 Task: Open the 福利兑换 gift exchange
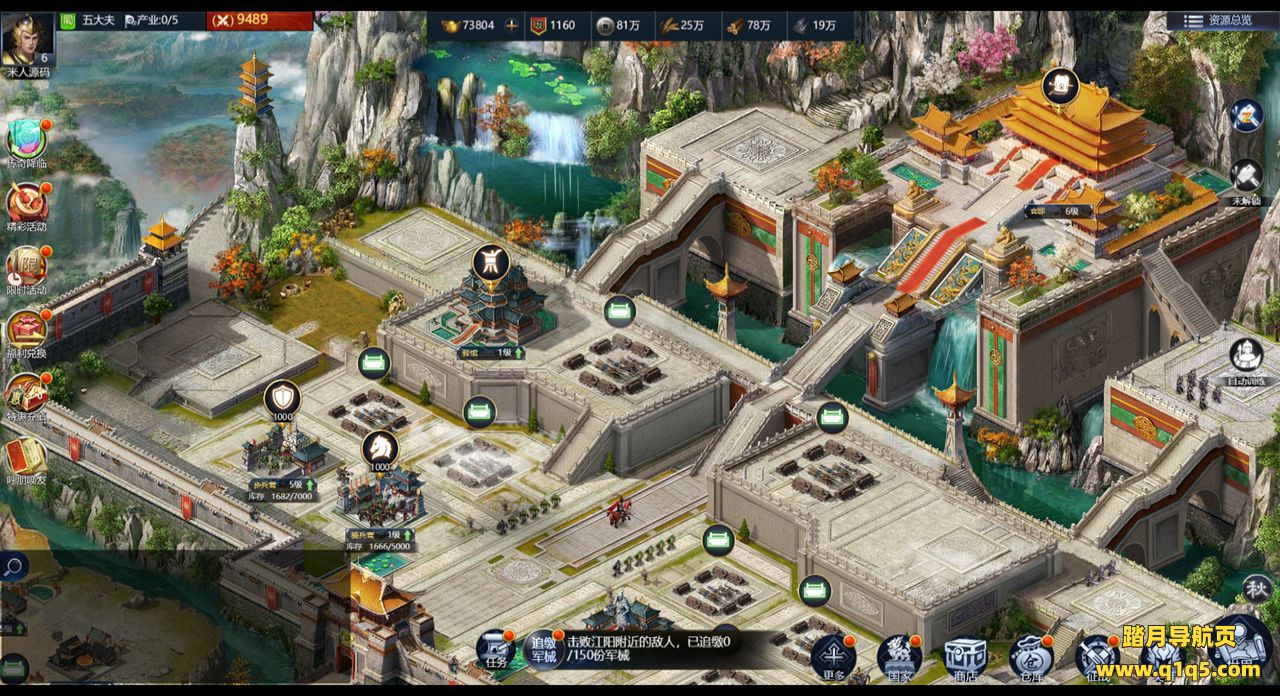click(27, 330)
